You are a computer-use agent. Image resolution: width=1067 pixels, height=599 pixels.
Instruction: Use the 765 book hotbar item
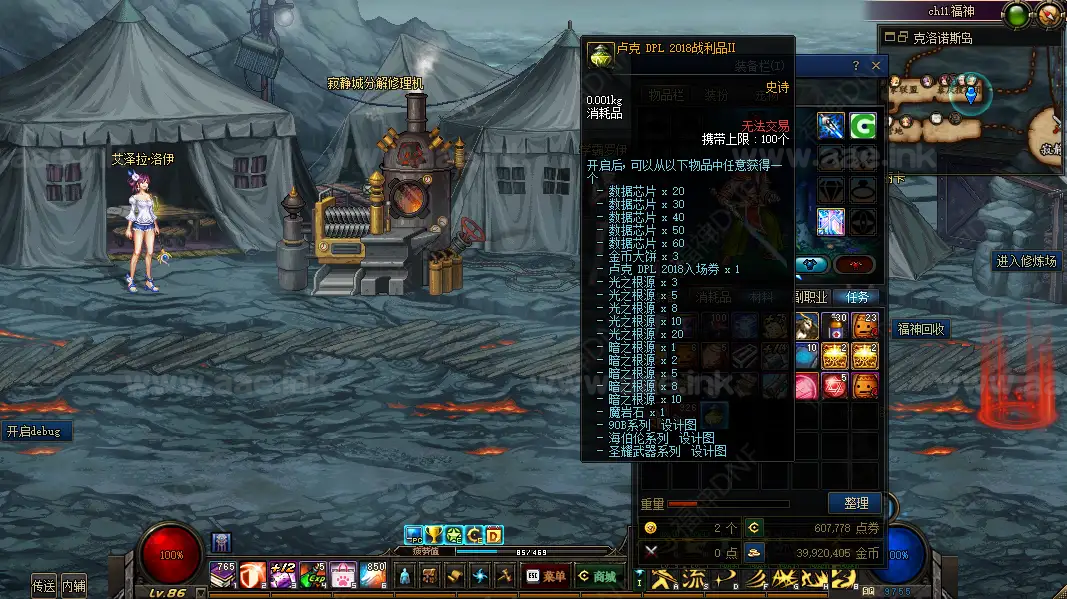[223, 575]
